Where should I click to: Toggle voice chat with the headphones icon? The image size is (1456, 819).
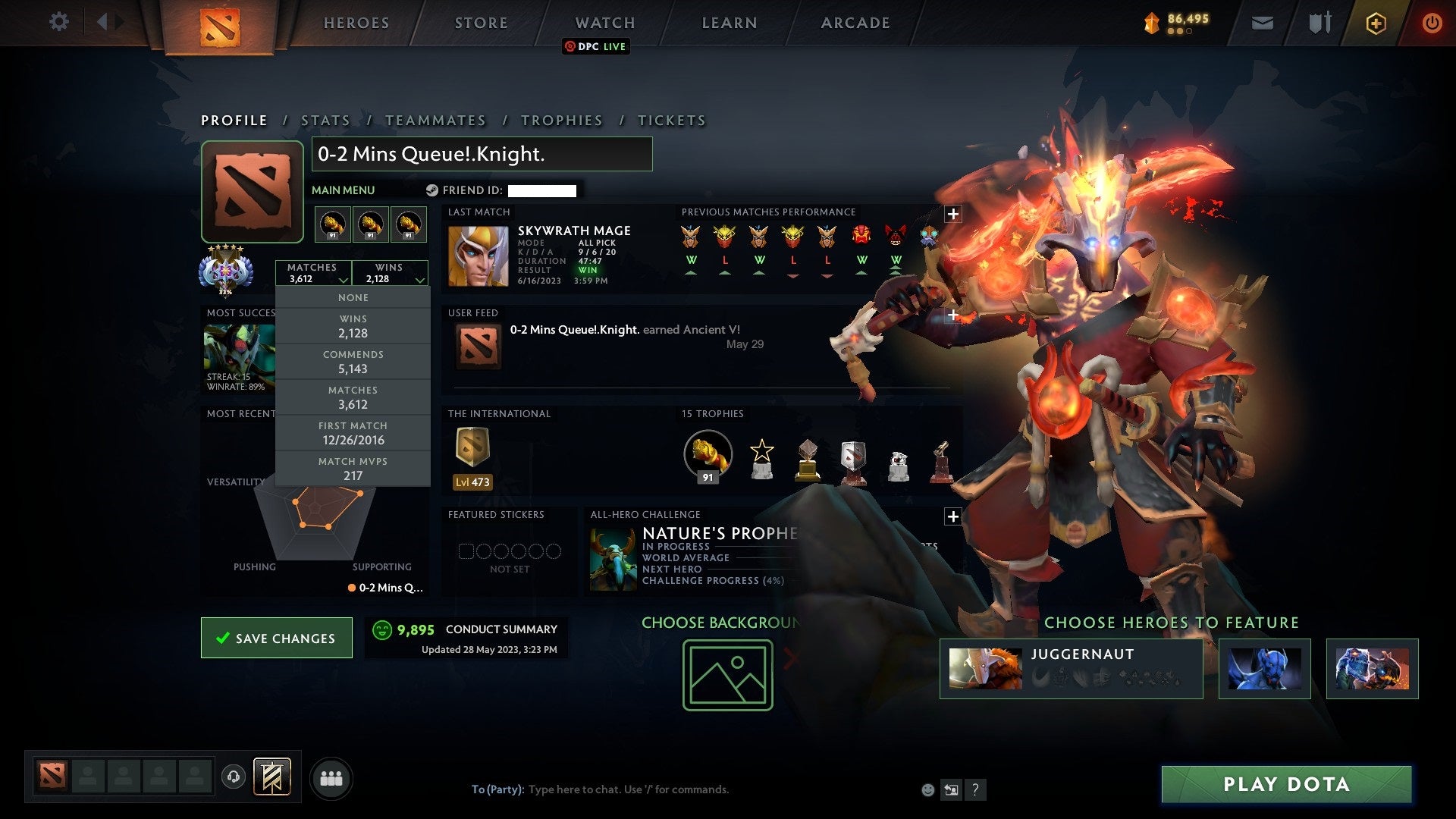pyautogui.click(x=234, y=776)
